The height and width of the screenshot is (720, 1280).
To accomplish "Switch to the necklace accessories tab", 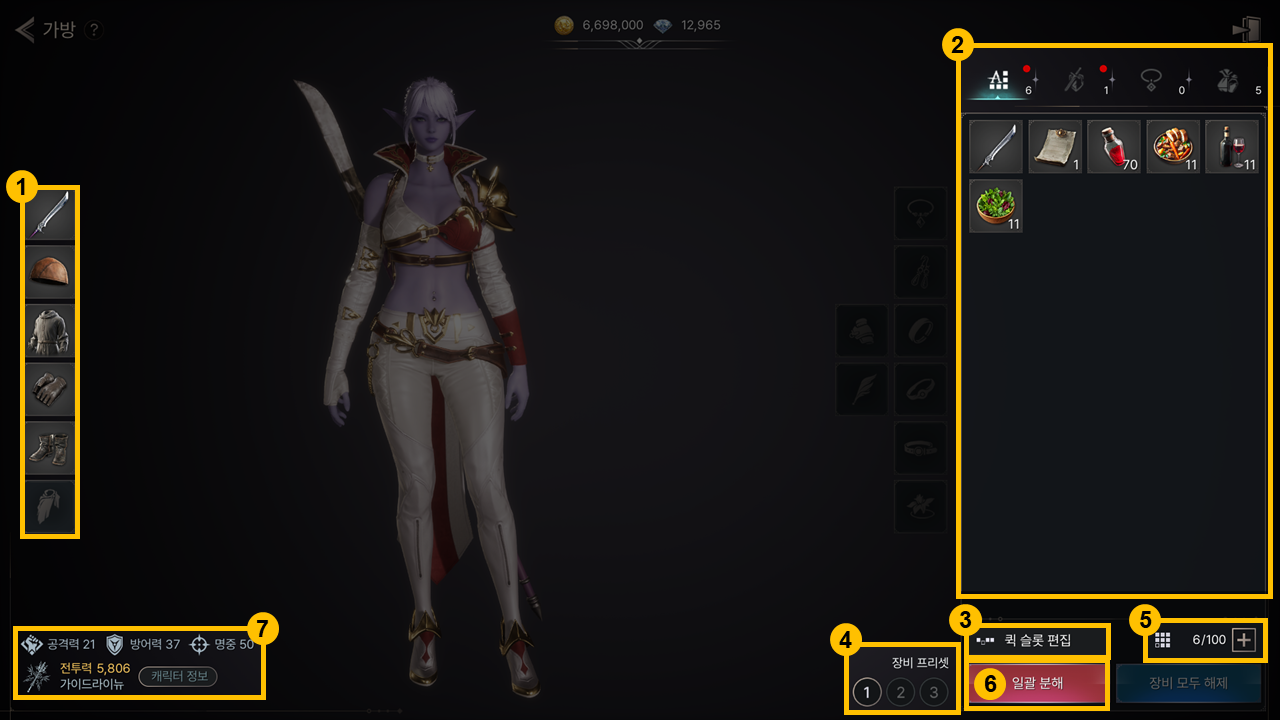I will [1152, 81].
